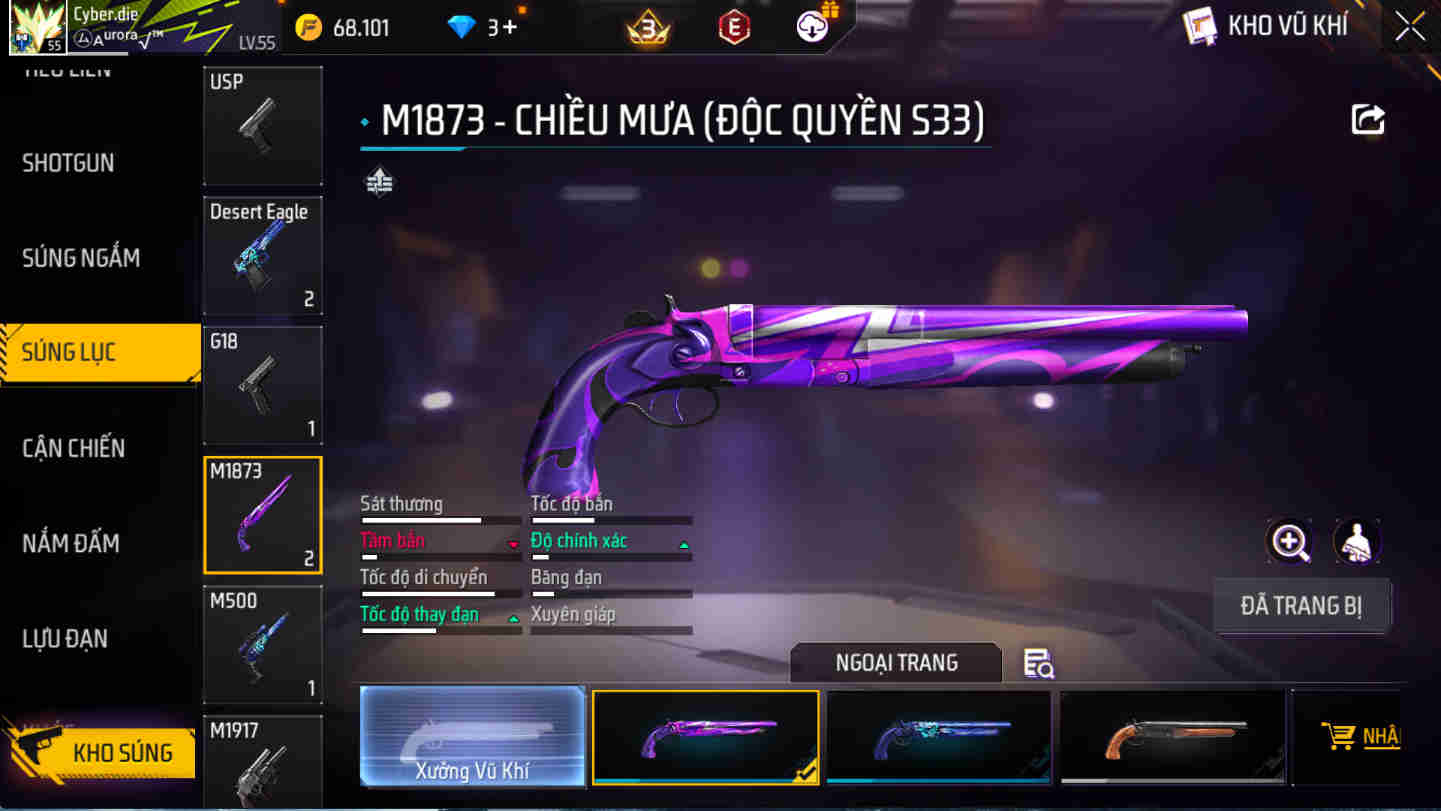Click the ĐÃ TRANG BỊ button

1302,605
